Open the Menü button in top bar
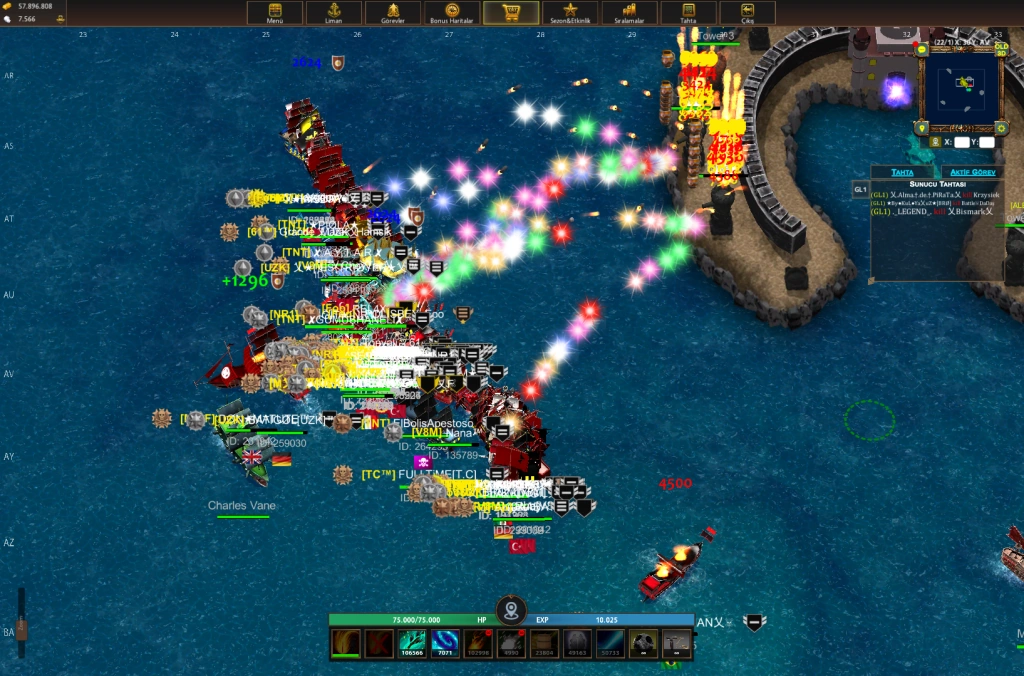The image size is (1024, 676). coord(275,13)
